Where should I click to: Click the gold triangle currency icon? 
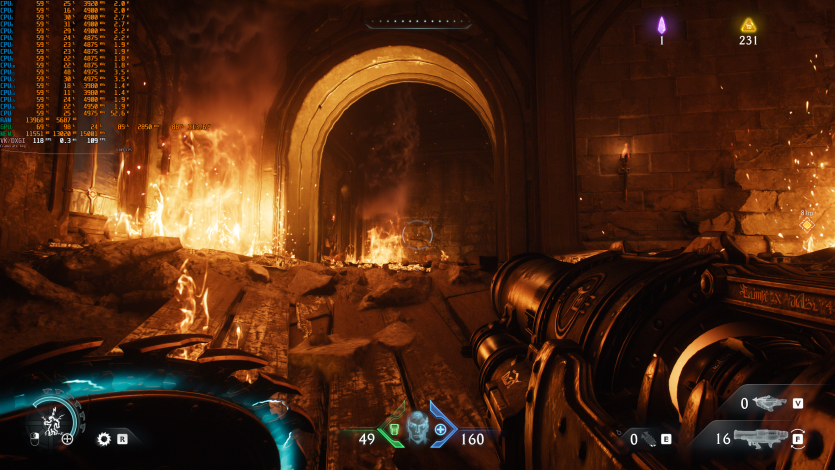pyautogui.click(x=748, y=25)
